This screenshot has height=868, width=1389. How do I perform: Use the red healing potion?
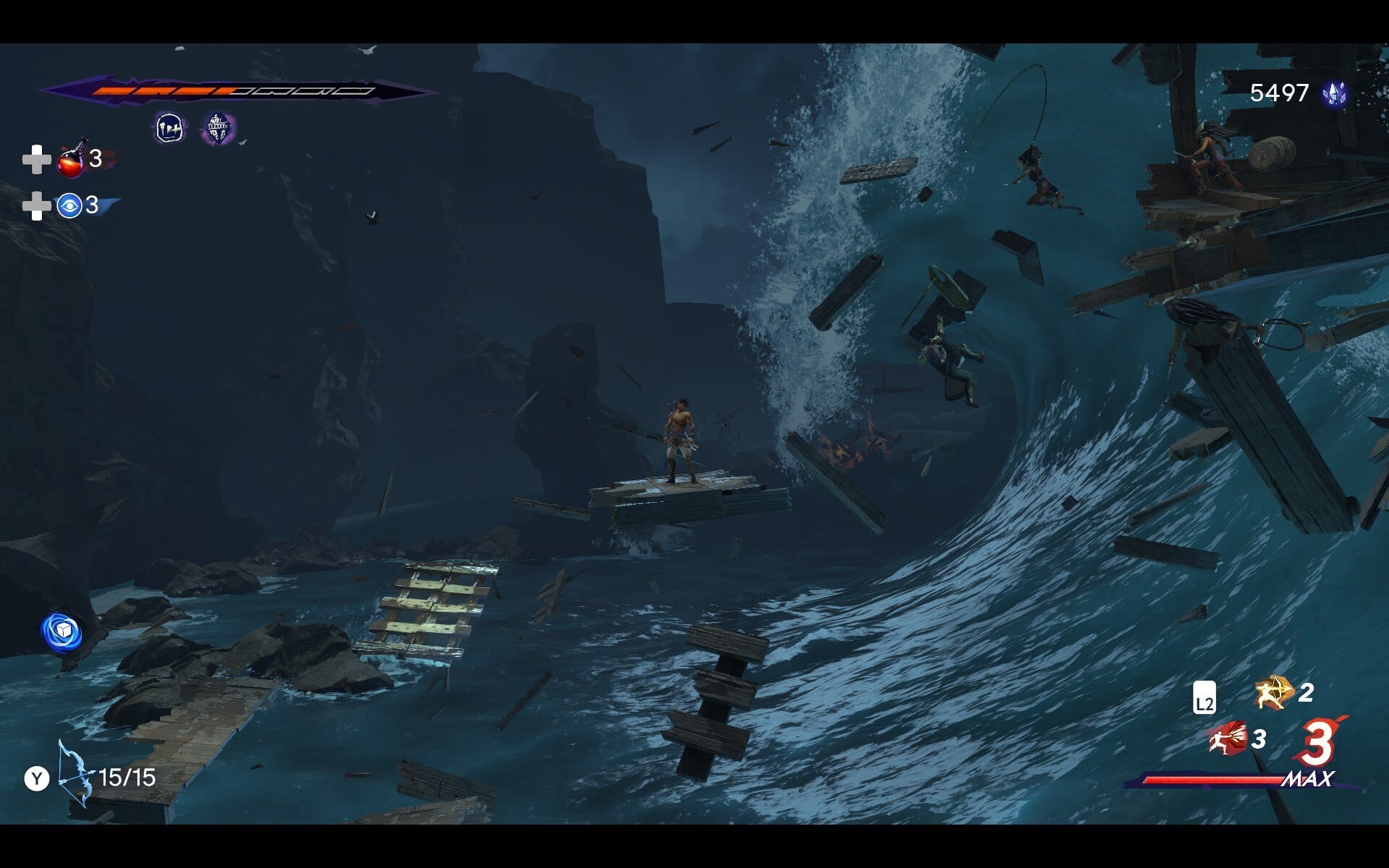tap(71, 160)
